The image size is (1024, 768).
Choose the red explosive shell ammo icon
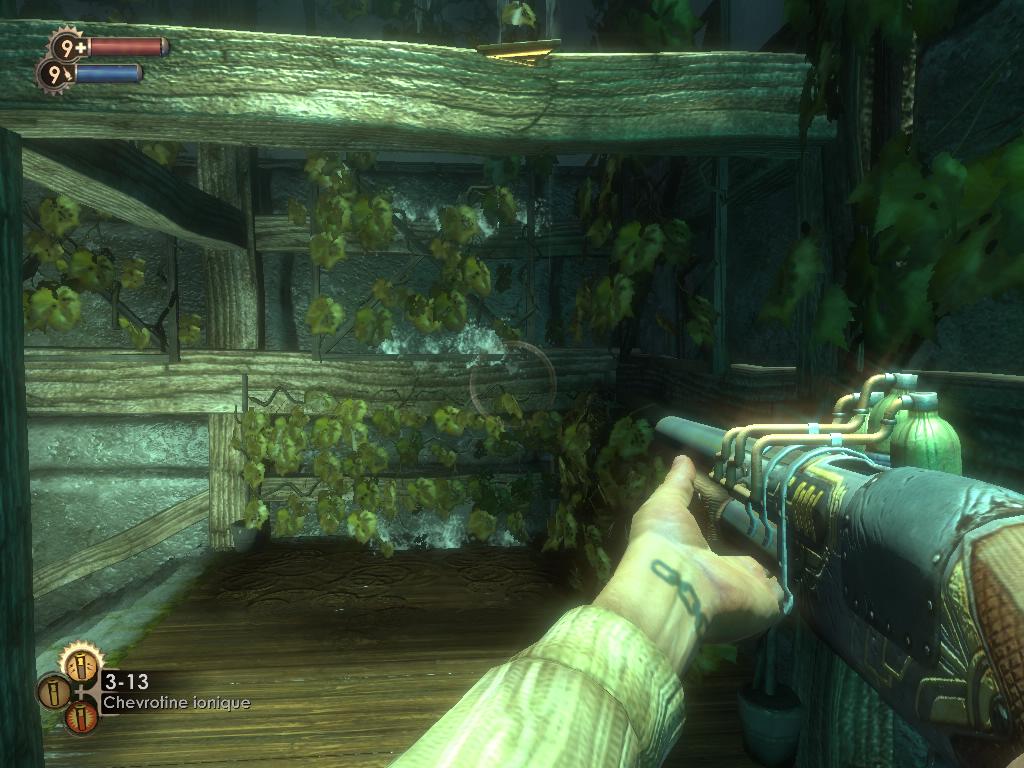[81, 716]
